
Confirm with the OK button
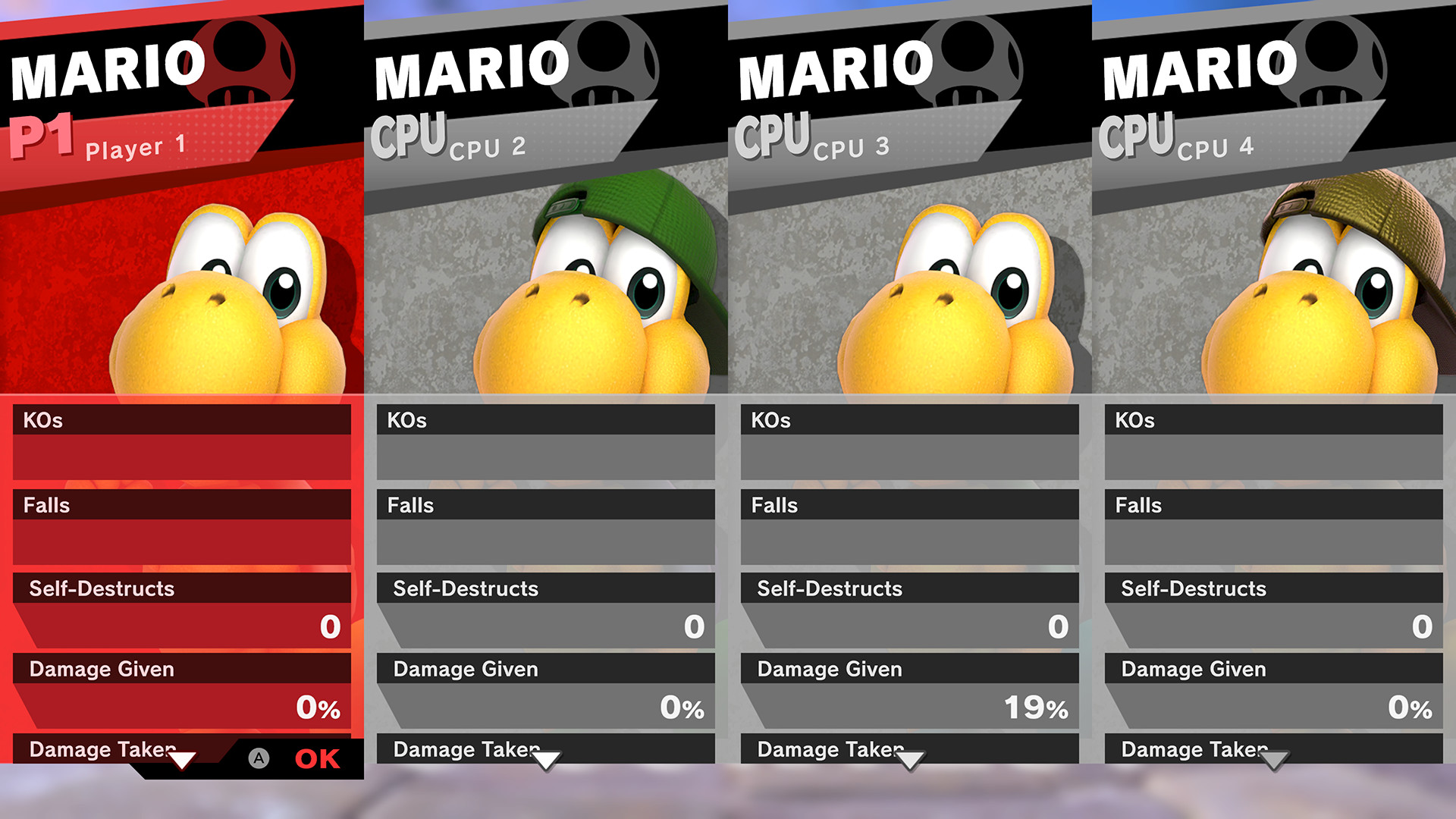pyautogui.click(x=318, y=758)
